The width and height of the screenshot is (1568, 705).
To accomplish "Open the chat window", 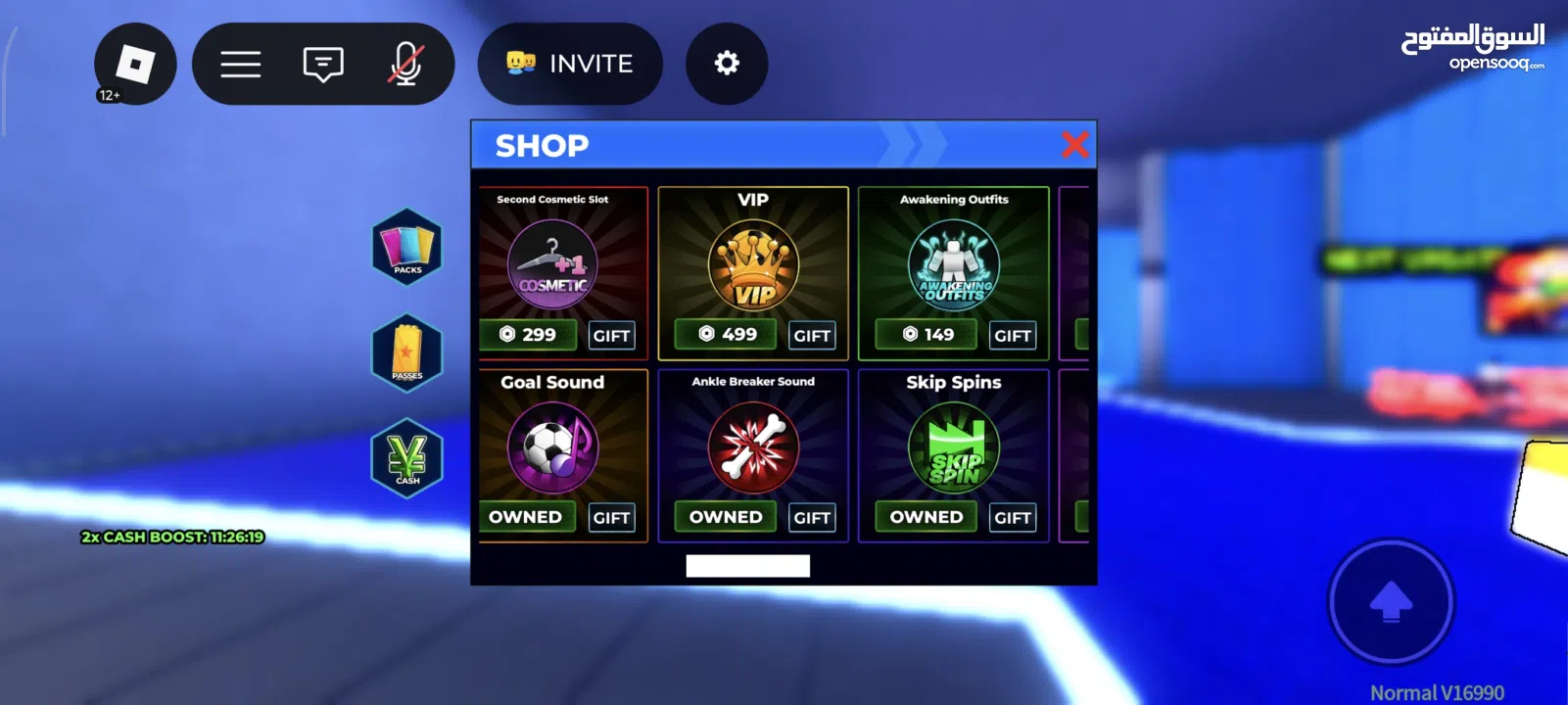I will (x=323, y=65).
